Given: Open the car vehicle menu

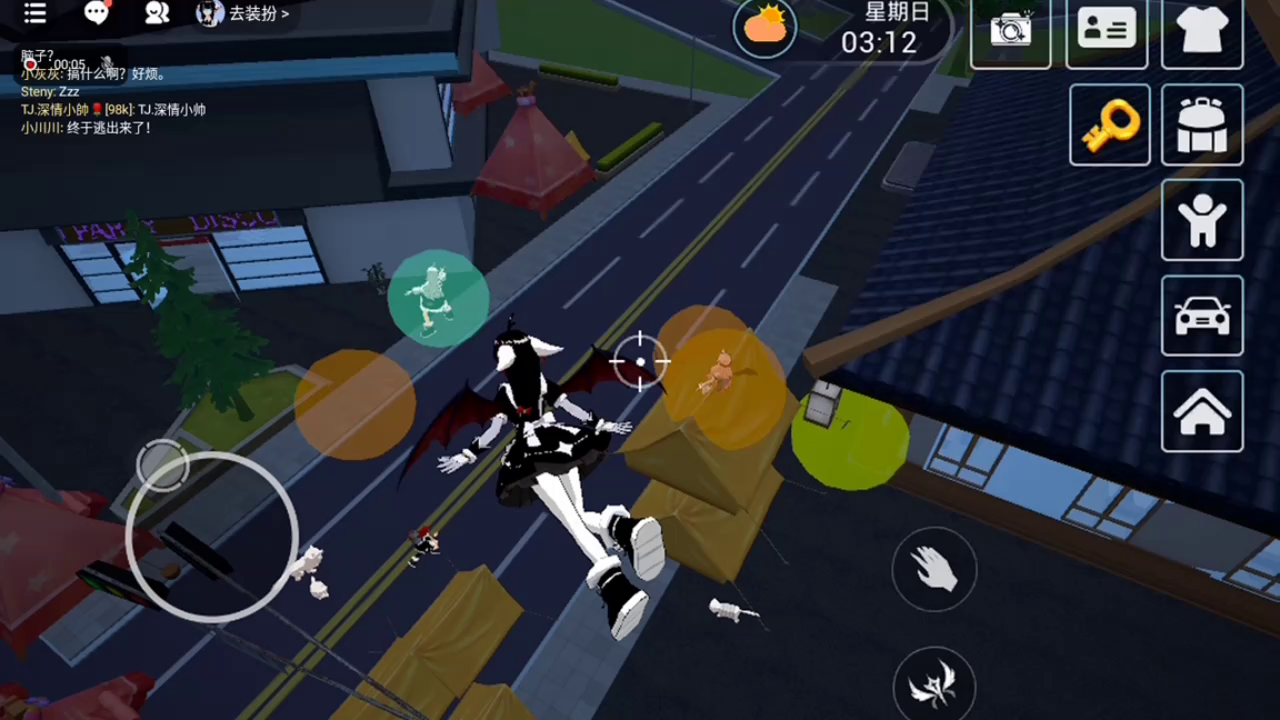Looking at the screenshot, I should point(1202,316).
